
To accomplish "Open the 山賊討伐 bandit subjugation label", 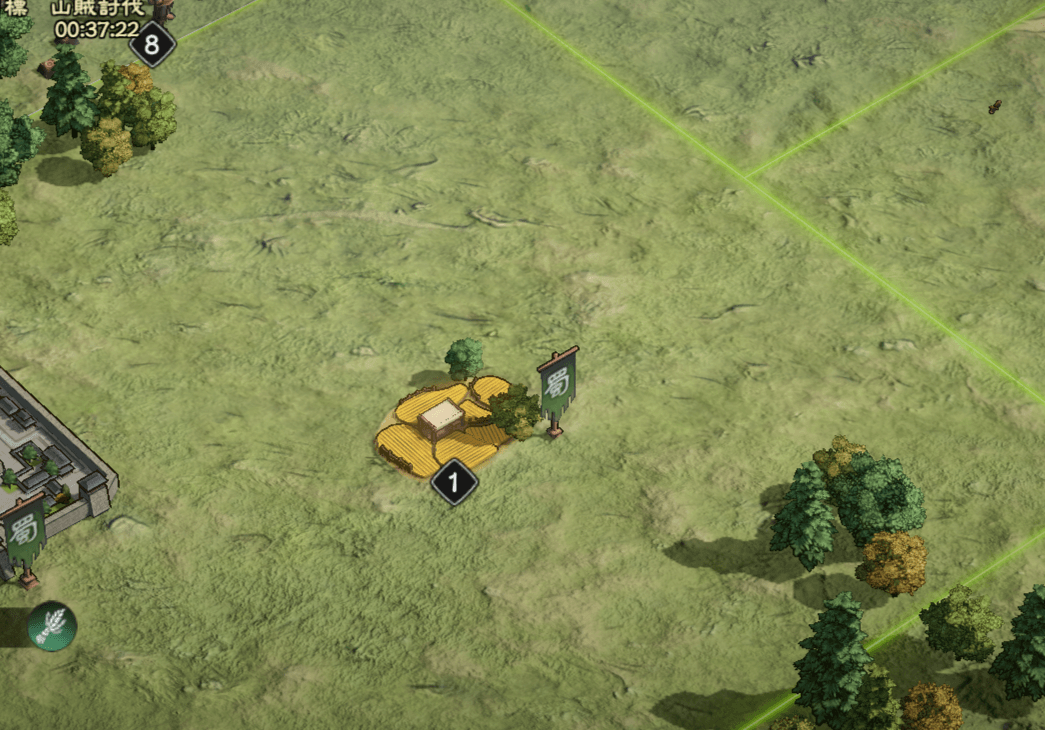I will pyautogui.click(x=97, y=9).
